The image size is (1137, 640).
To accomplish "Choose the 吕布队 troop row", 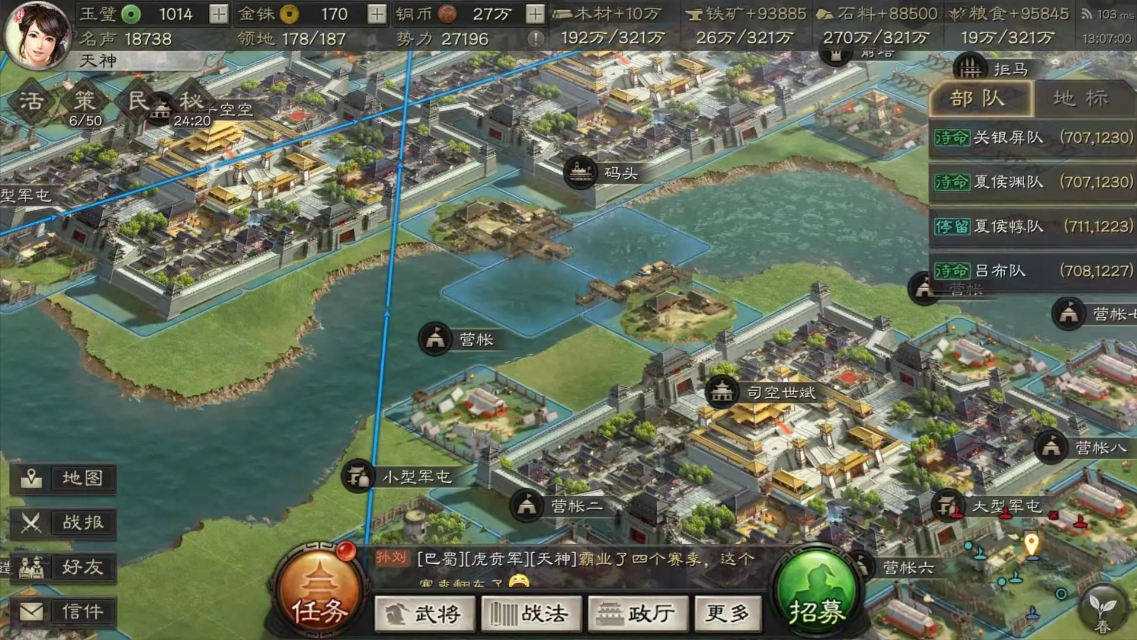I will point(1033,270).
